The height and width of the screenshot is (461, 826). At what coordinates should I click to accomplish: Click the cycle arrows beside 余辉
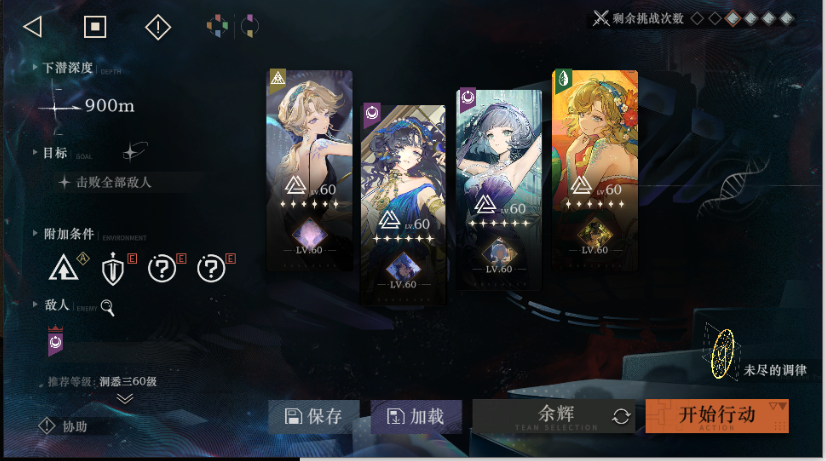tap(621, 417)
